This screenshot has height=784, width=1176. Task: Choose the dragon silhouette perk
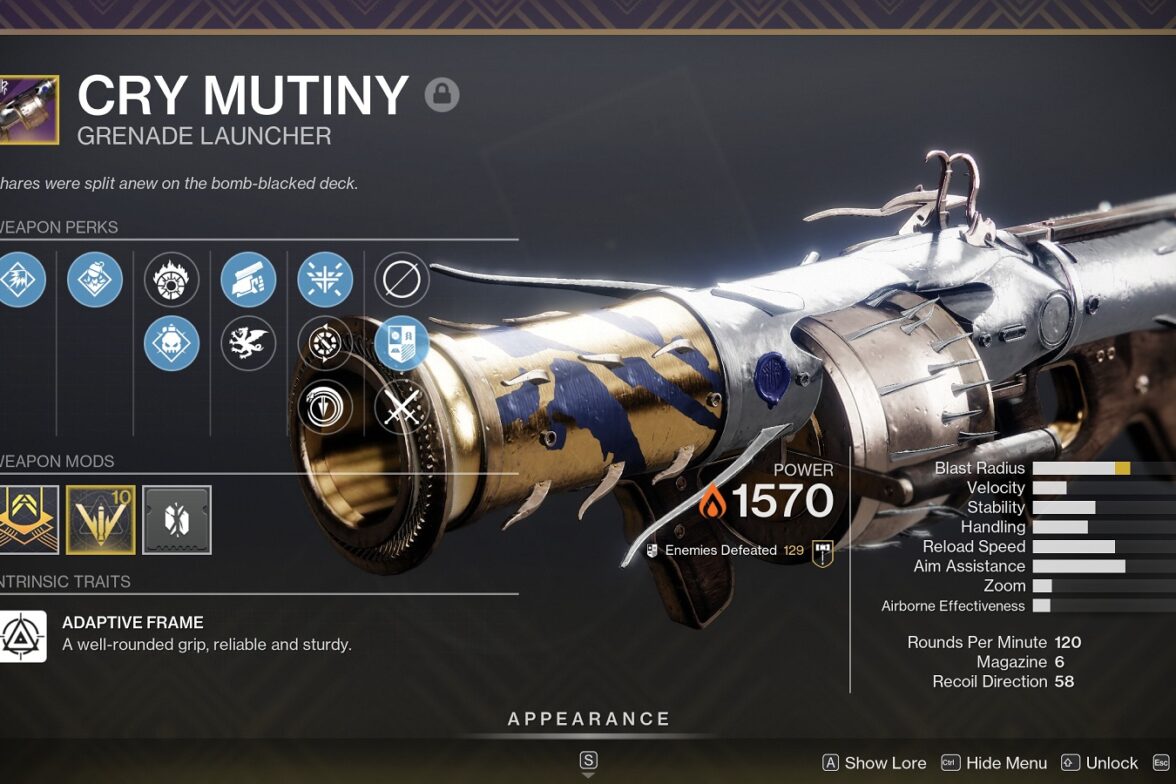click(248, 343)
